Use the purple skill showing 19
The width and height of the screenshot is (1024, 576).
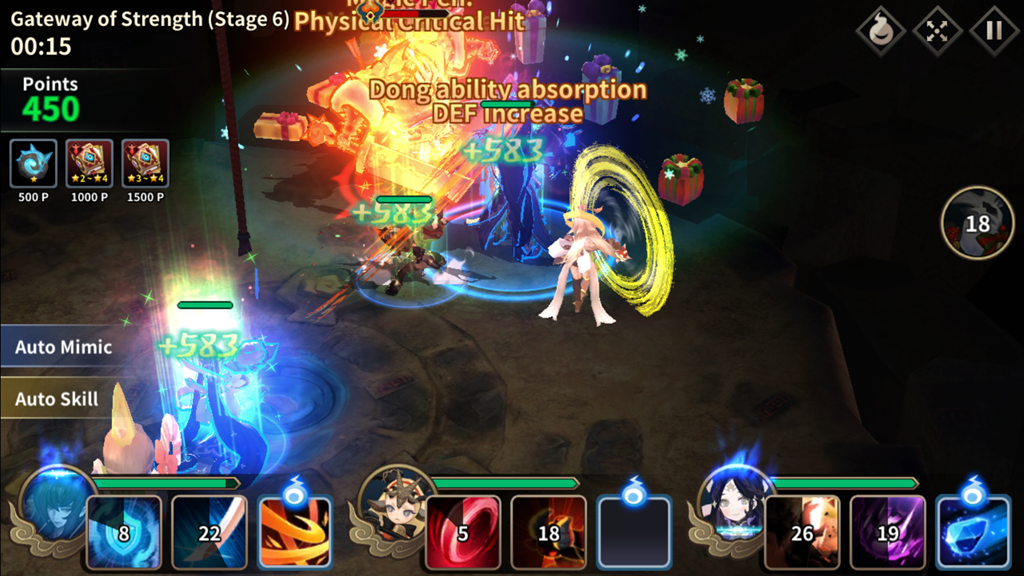click(x=887, y=532)
